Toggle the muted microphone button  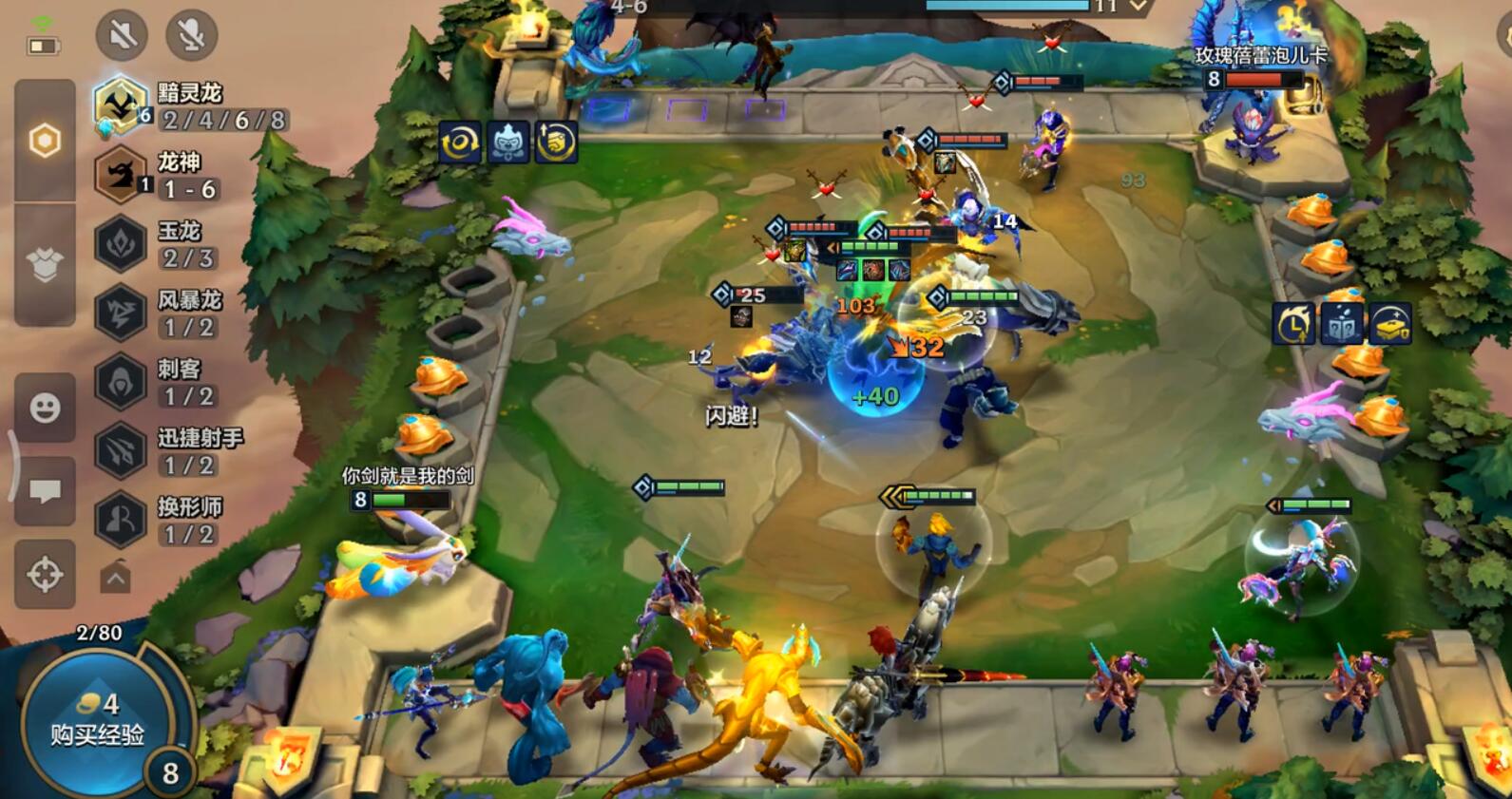(191, 36)
